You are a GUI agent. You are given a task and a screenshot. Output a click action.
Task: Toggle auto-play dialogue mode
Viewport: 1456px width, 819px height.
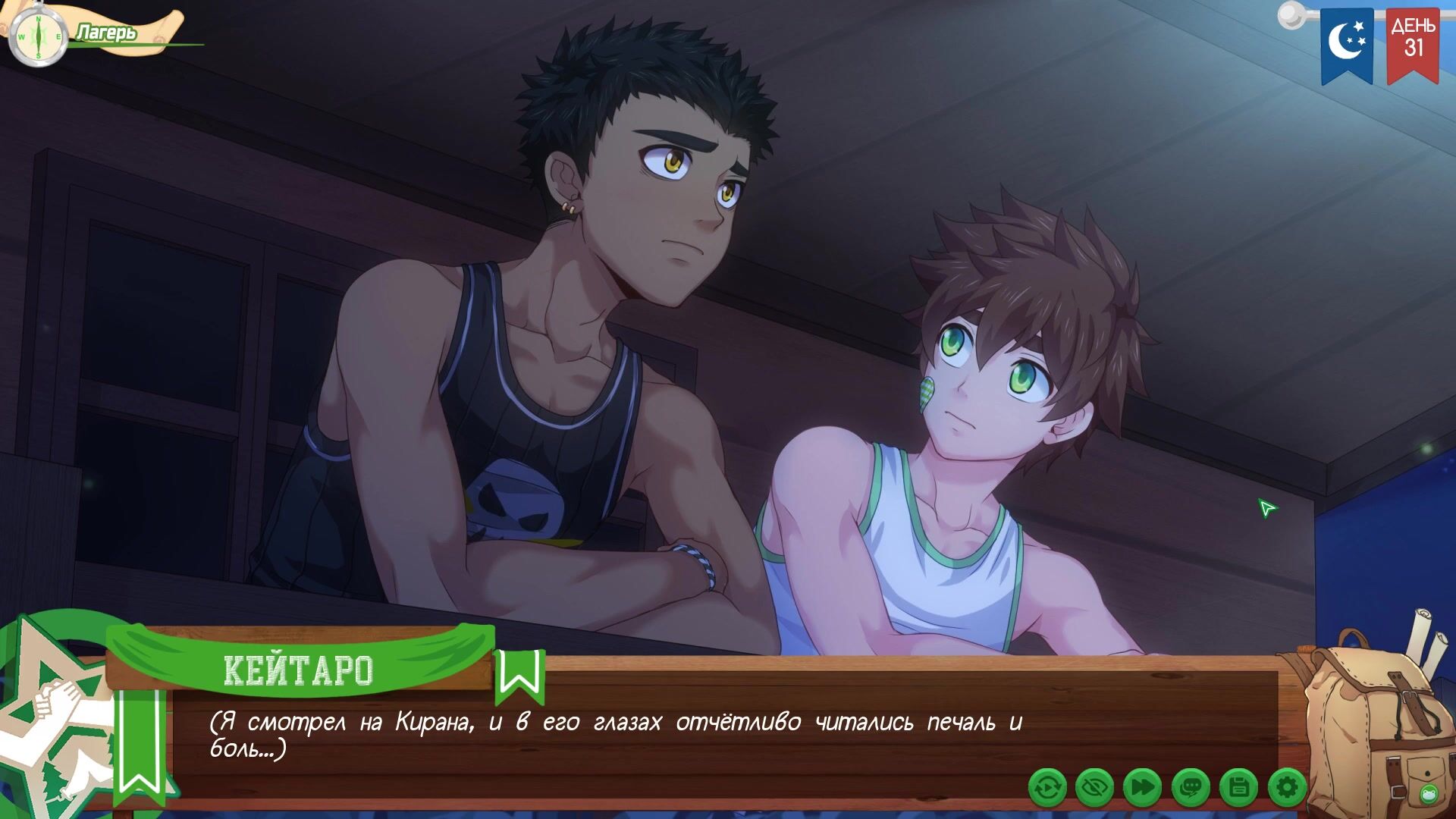(1047, 788)
